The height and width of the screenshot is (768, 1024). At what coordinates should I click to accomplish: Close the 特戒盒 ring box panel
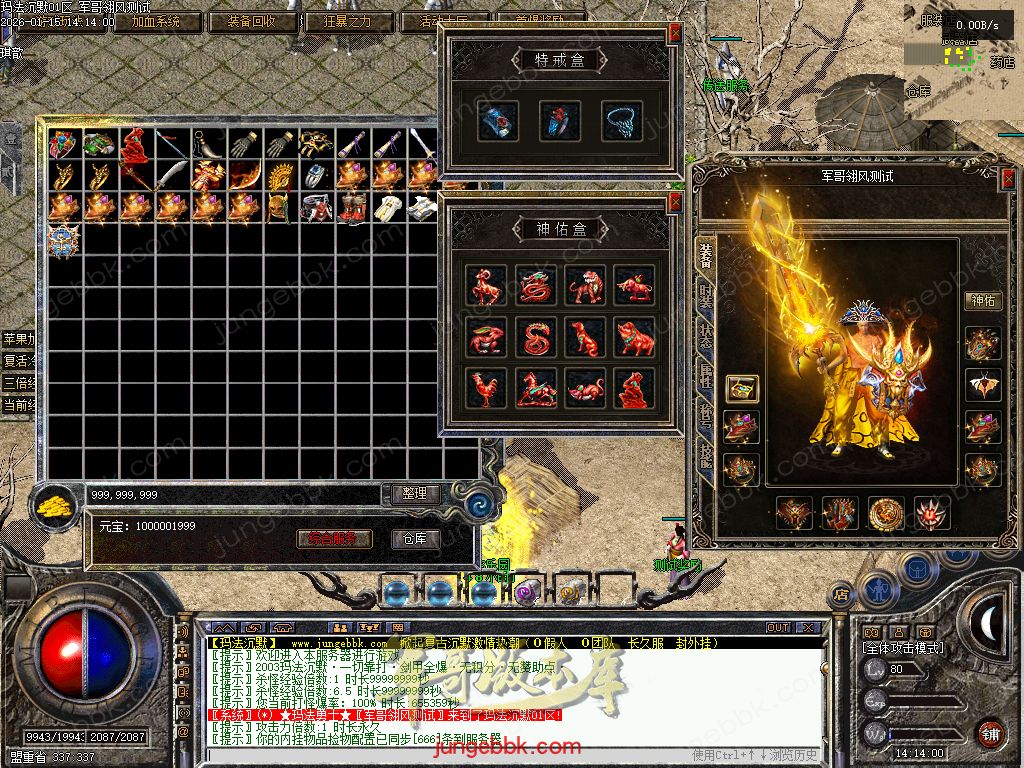(x=675, y=33)
